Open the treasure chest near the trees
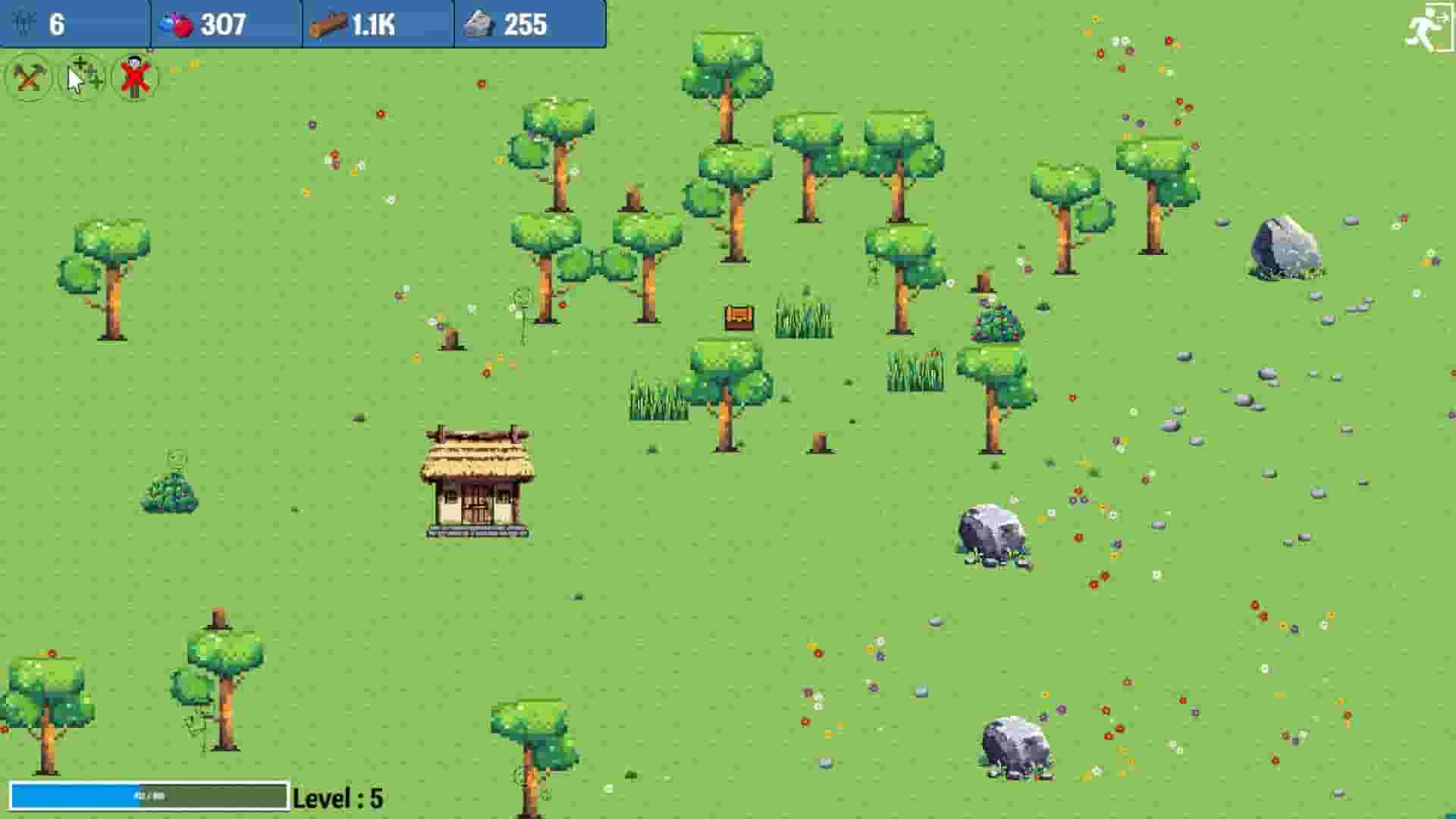Screen dimensions: 1456x819 coord(739,316)
